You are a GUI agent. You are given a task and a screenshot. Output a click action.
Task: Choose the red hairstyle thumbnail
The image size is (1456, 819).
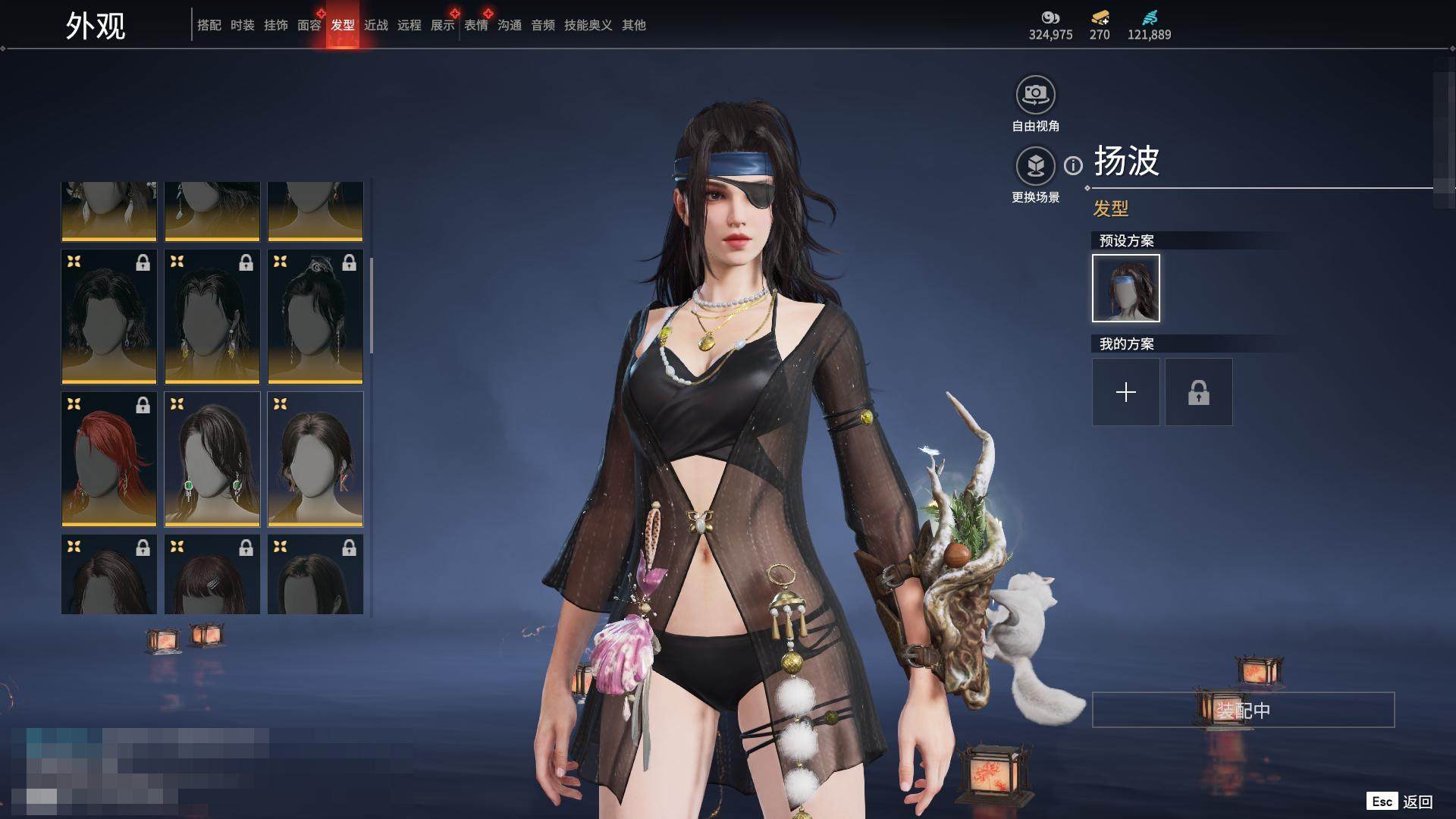click(108, 458)
